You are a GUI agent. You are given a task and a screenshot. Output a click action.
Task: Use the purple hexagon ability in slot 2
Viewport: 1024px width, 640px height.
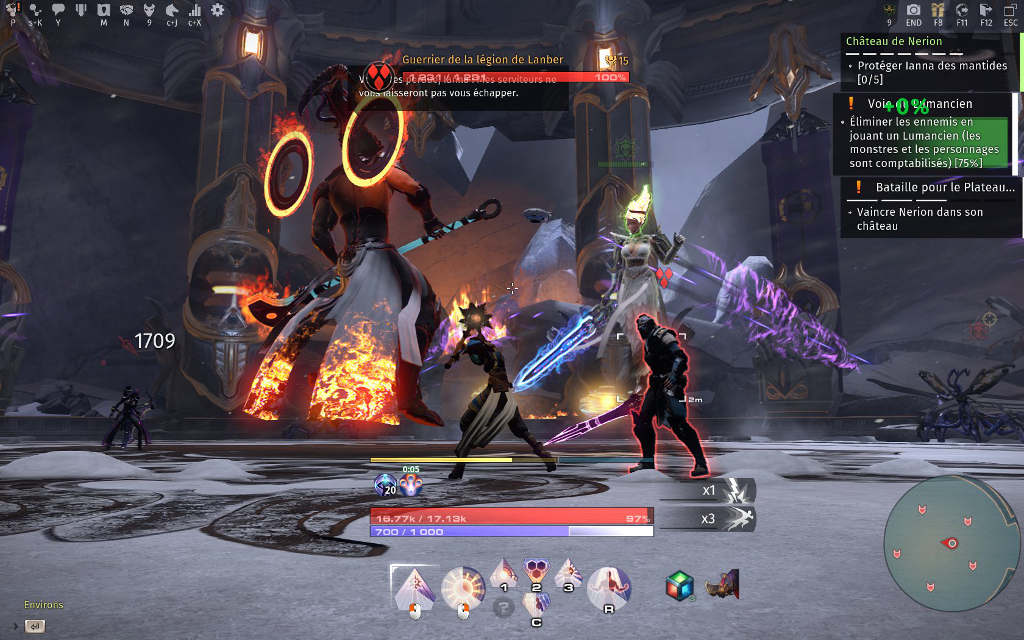tap(536, 572)
